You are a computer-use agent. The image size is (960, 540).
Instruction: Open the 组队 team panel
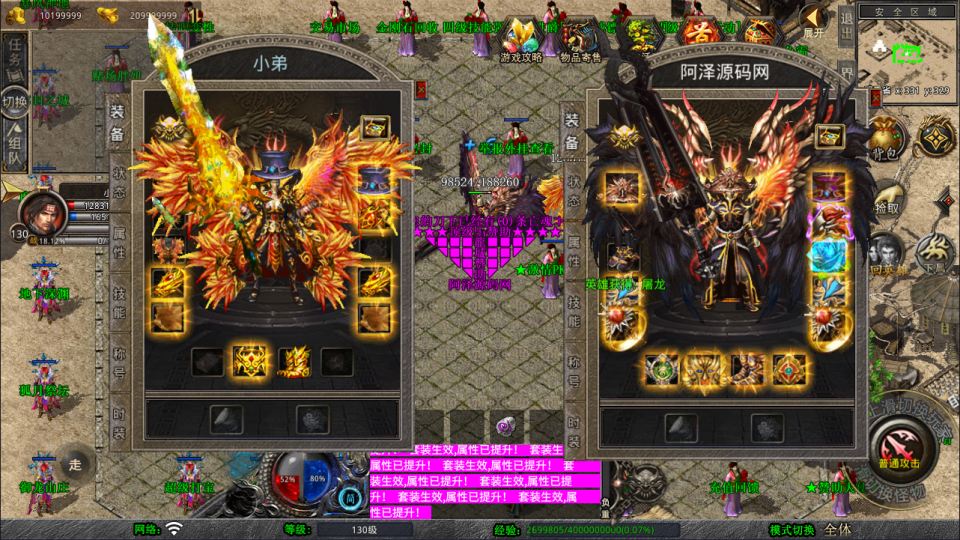(15, 147)
